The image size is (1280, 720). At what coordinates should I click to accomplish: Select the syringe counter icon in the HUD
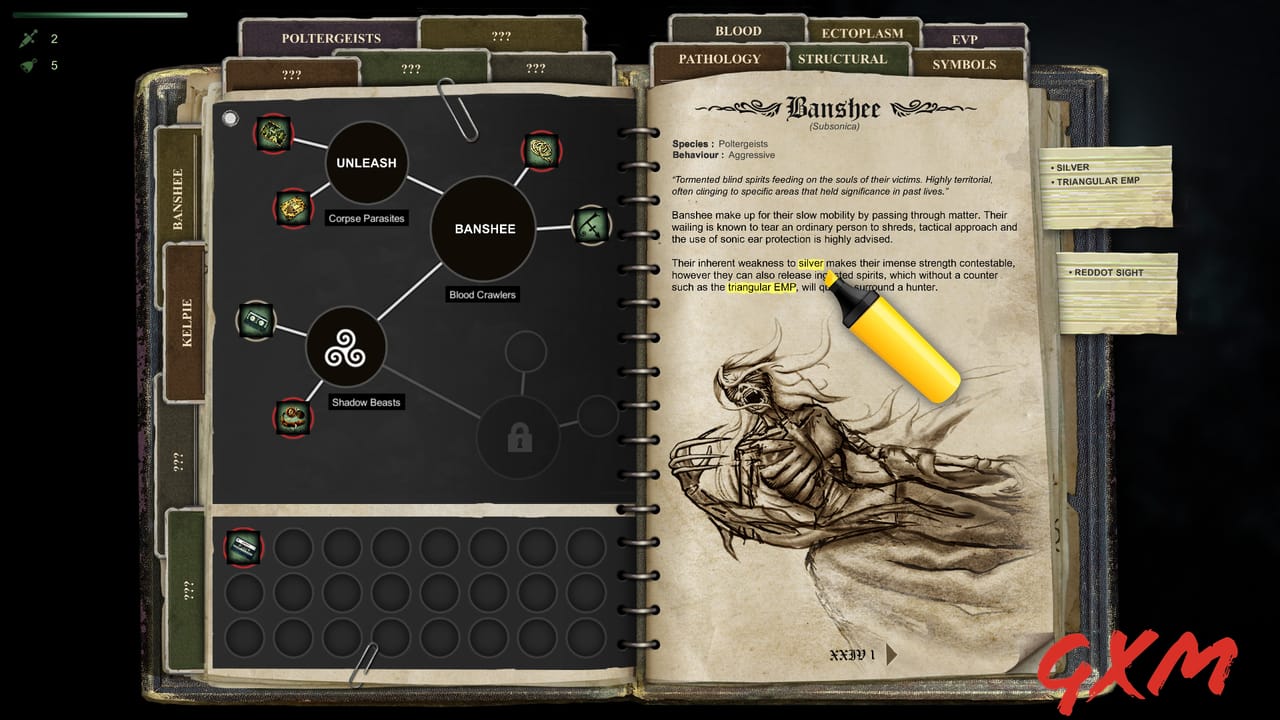click(x=28, y=39)
